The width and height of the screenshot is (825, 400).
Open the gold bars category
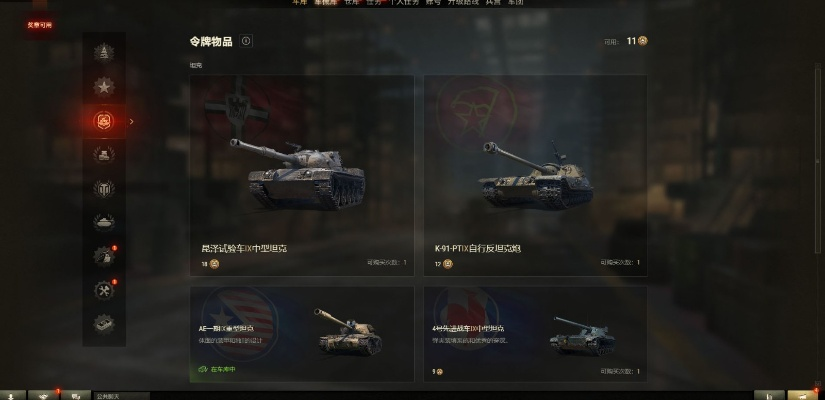click(103, 323)
